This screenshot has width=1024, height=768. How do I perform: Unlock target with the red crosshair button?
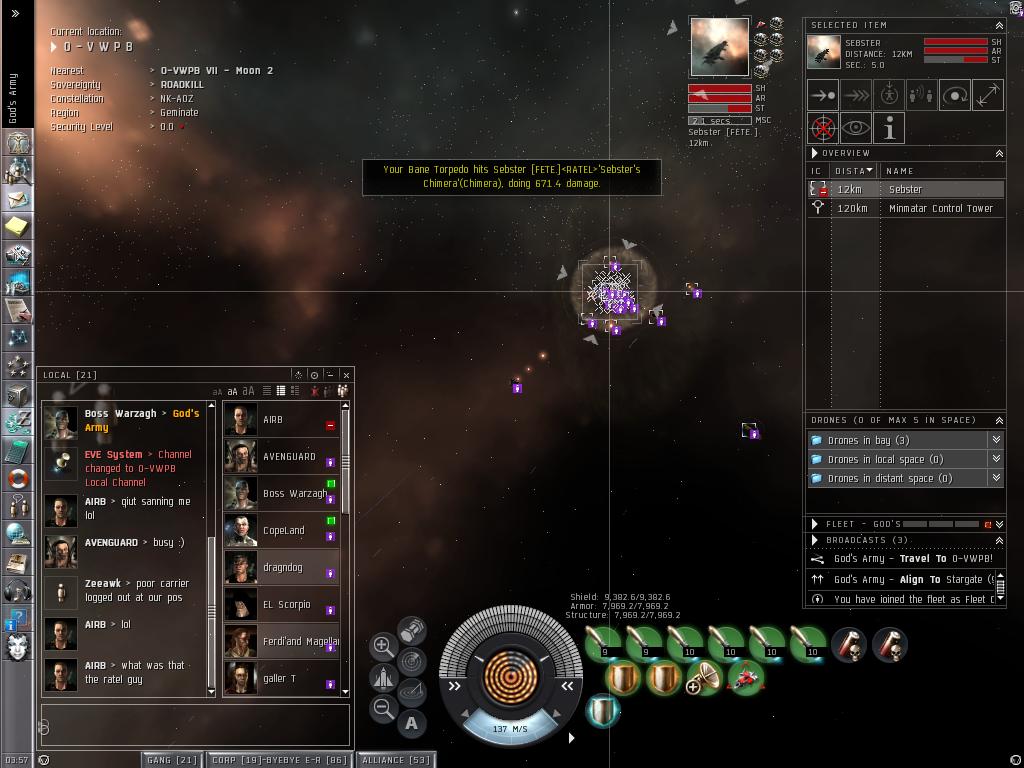[823, 128]
